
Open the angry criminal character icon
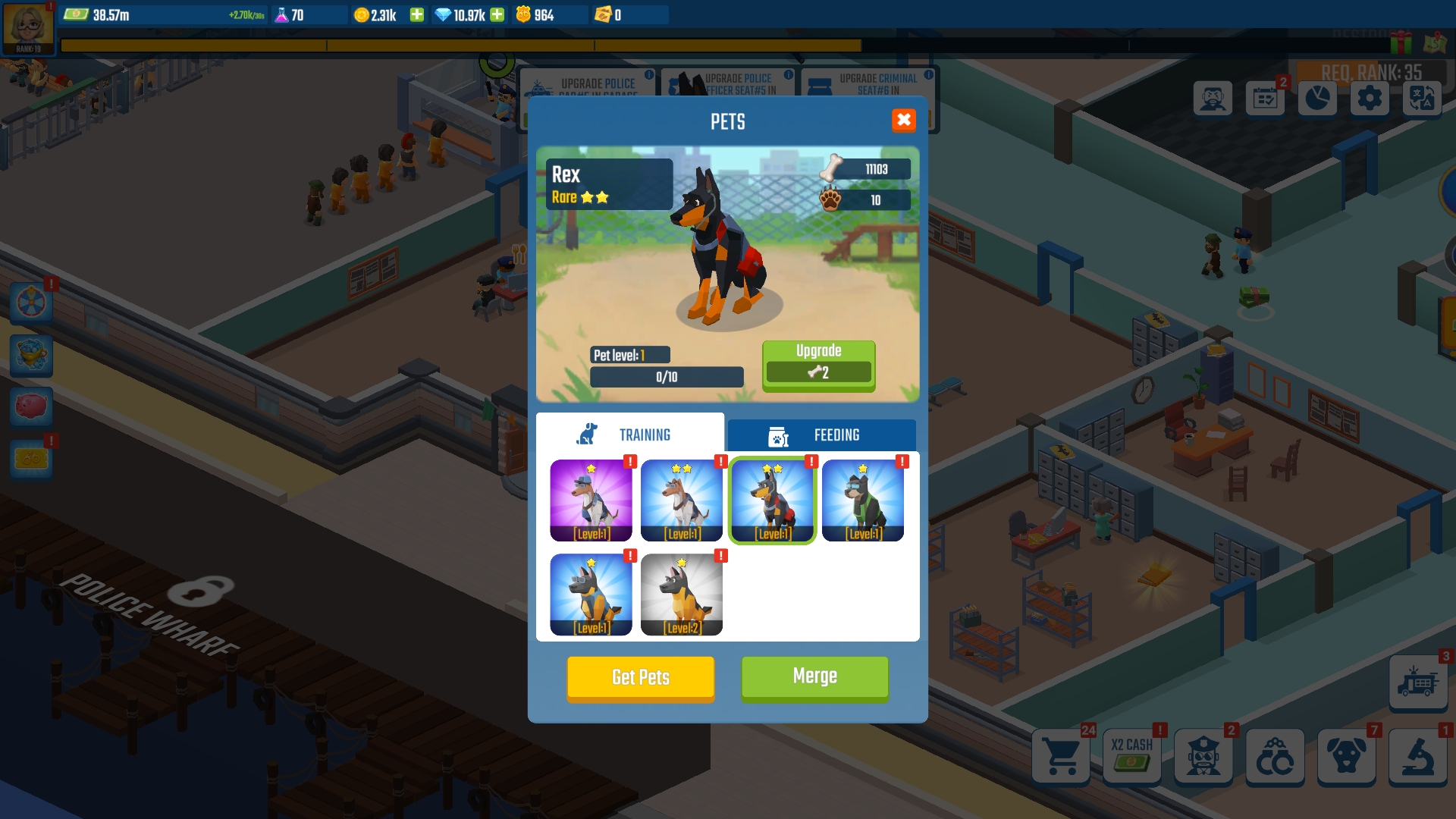(1214, 99)
